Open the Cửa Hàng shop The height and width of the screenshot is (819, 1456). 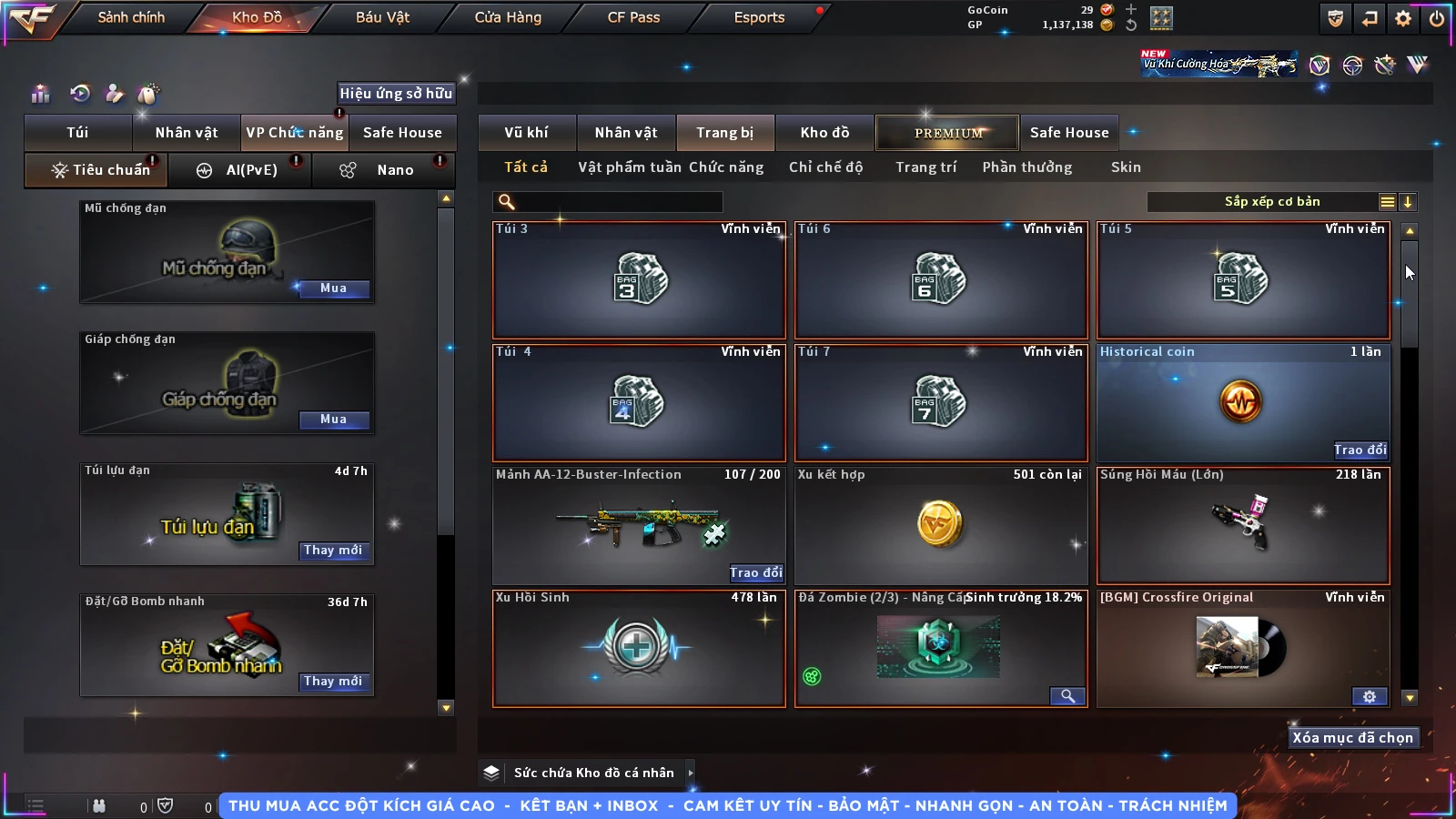(508, 17)
